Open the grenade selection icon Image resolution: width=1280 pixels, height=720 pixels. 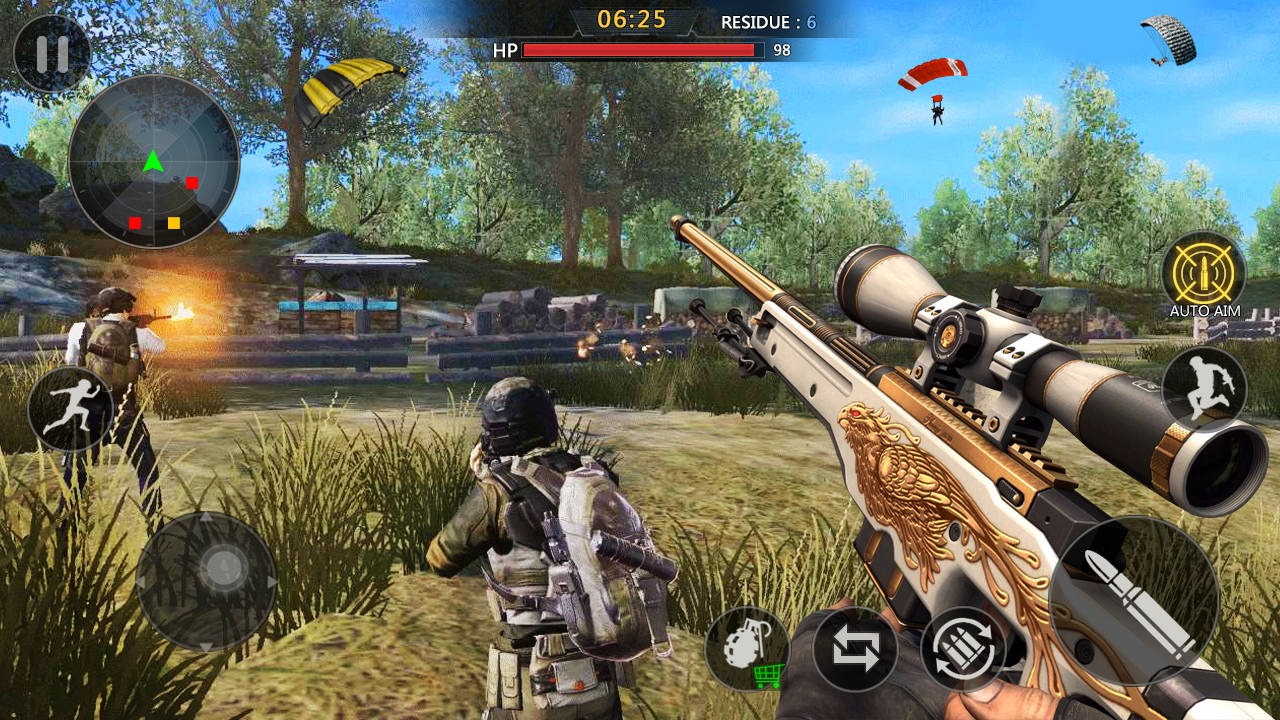(x=752, y=648)
